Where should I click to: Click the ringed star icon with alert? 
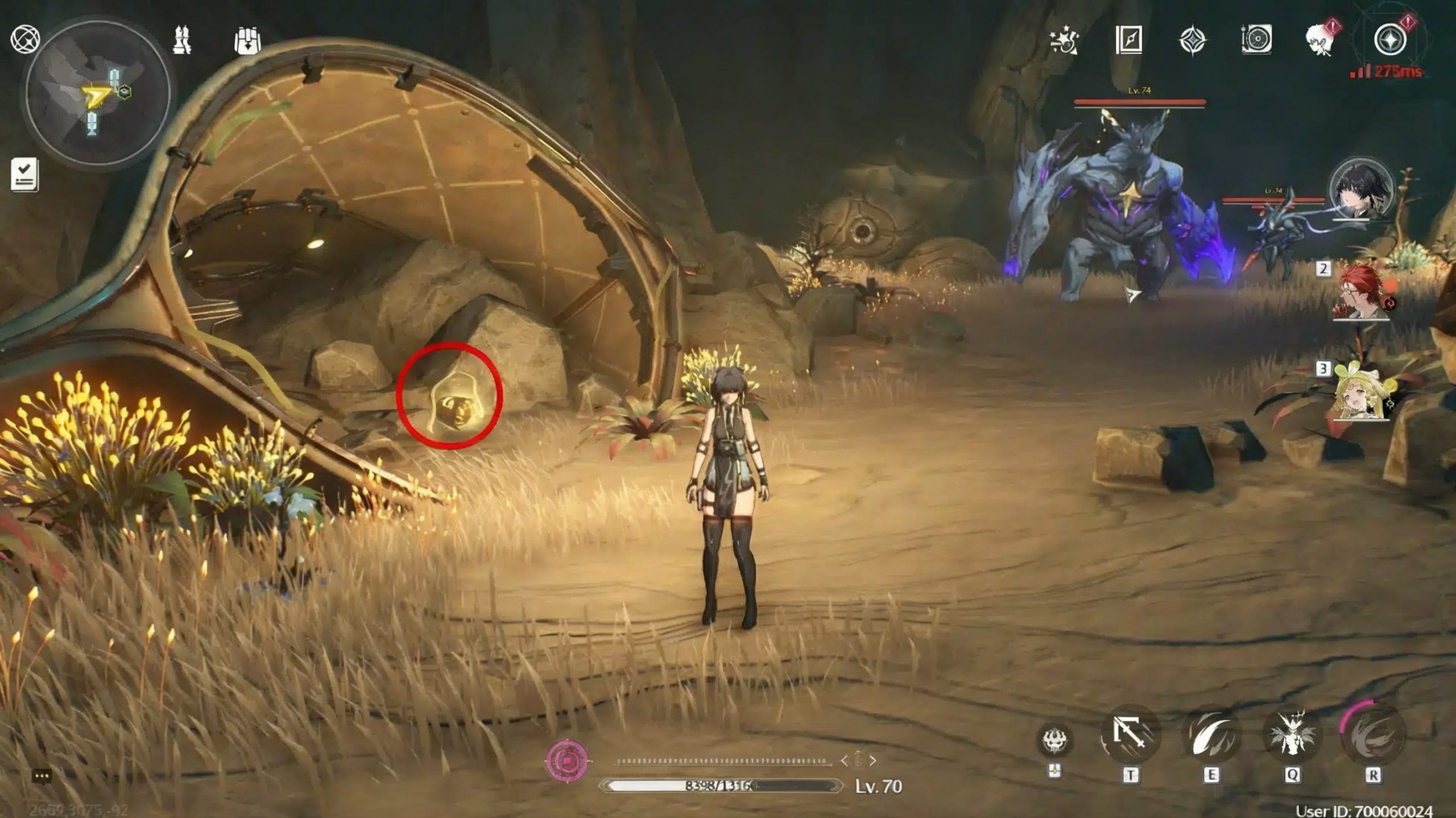tap(1389, 40)
